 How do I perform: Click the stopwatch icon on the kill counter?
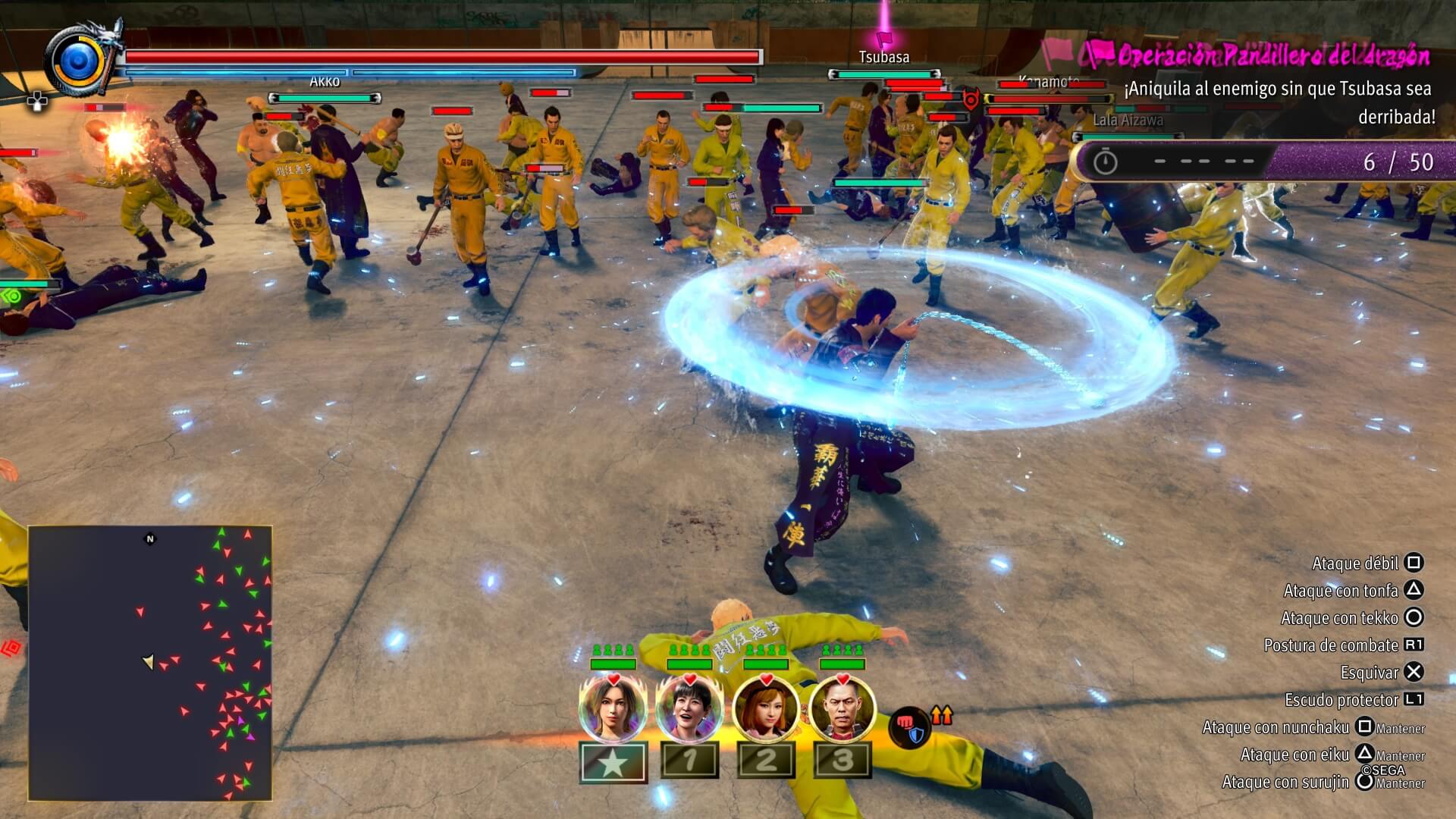(1105, 162)
